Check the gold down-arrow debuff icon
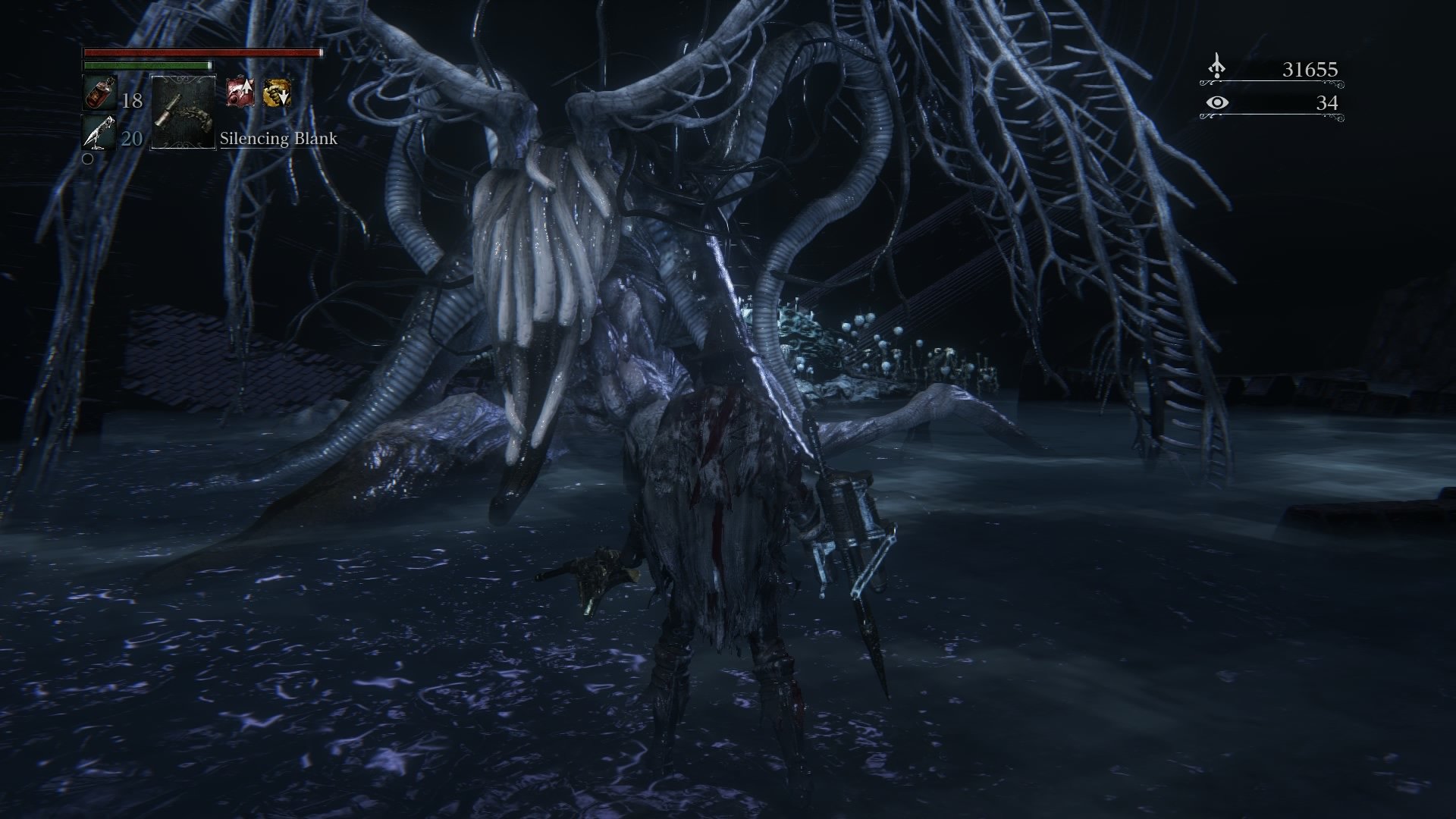 (x=277, y=94)
